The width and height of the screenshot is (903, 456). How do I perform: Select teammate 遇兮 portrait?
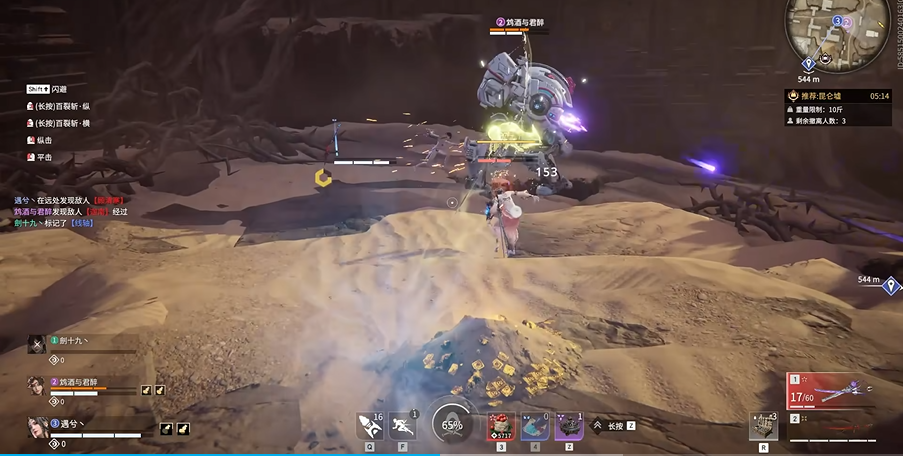36,428
